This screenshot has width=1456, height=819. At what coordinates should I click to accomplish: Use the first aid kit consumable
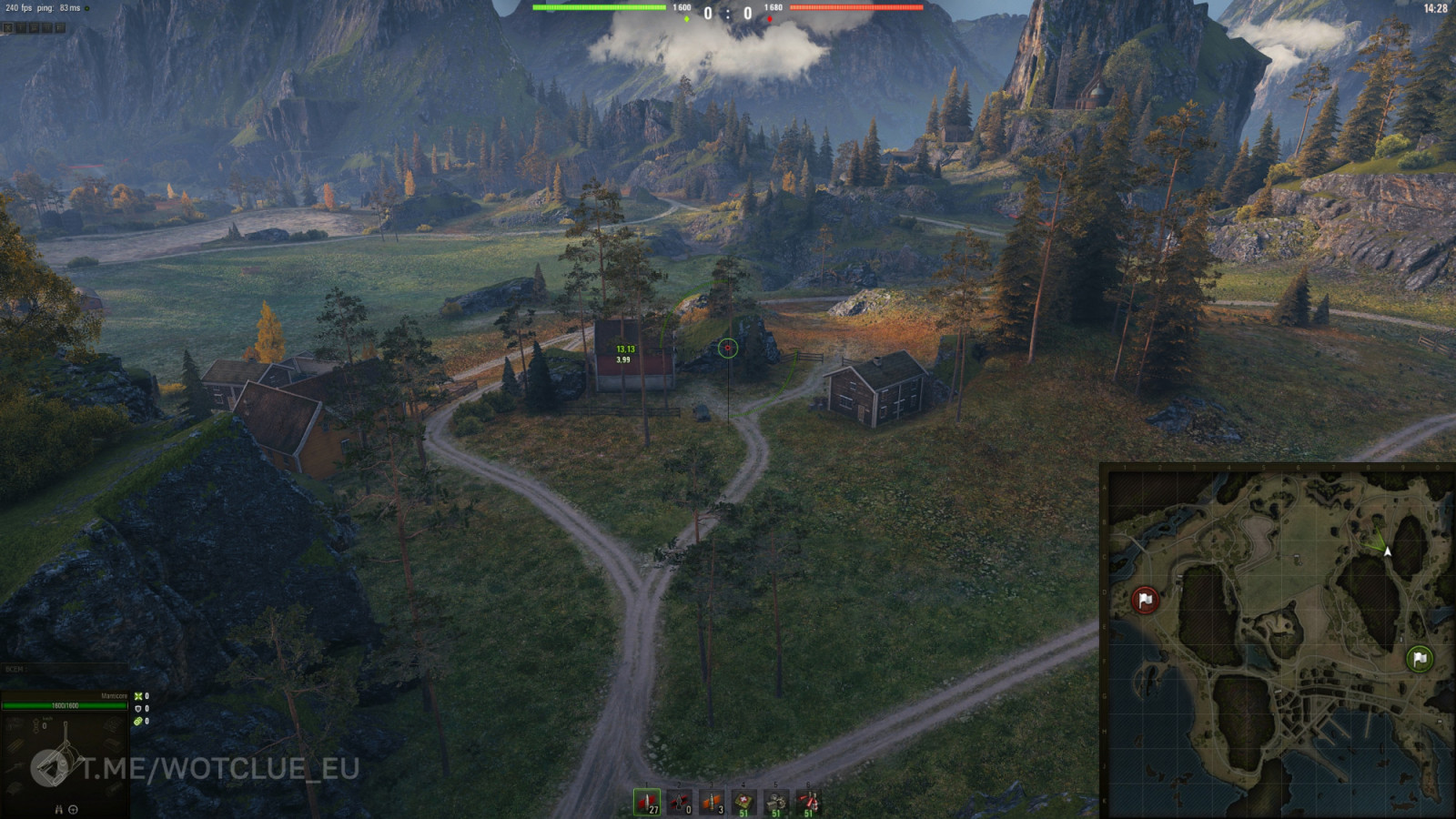tap(744, 802)
